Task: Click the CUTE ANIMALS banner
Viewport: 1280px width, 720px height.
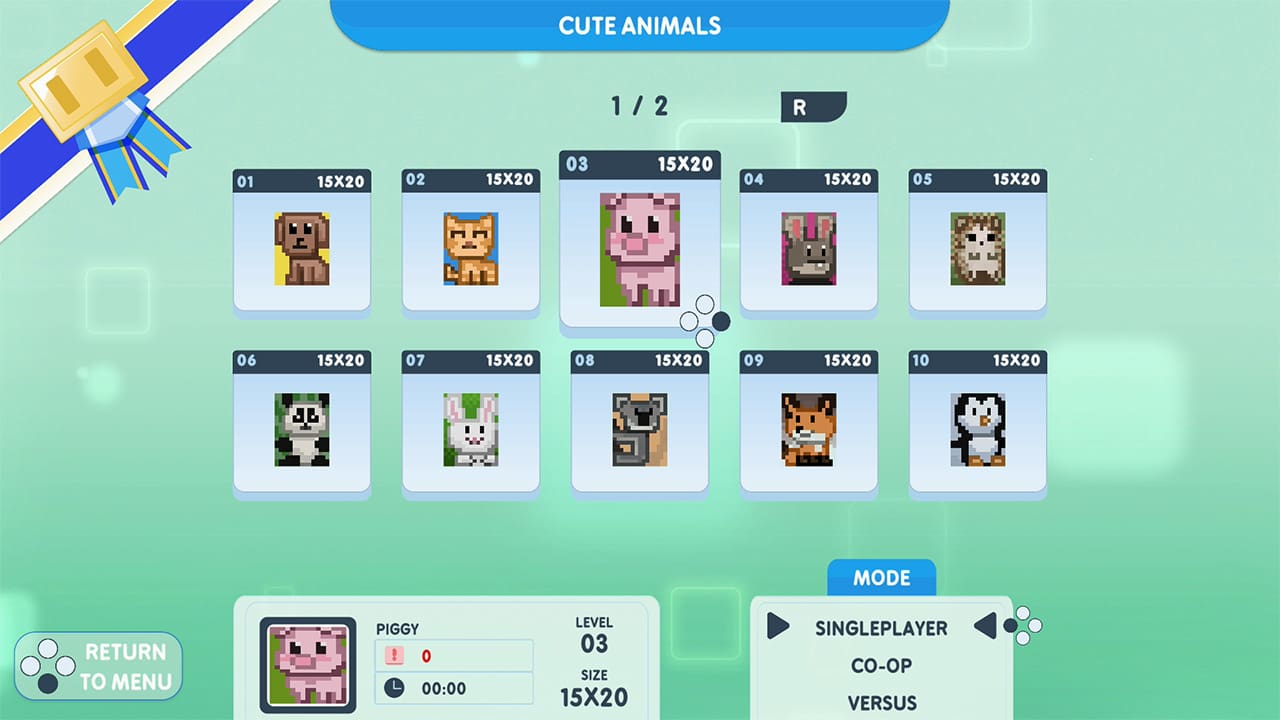Action: point(639,26)
